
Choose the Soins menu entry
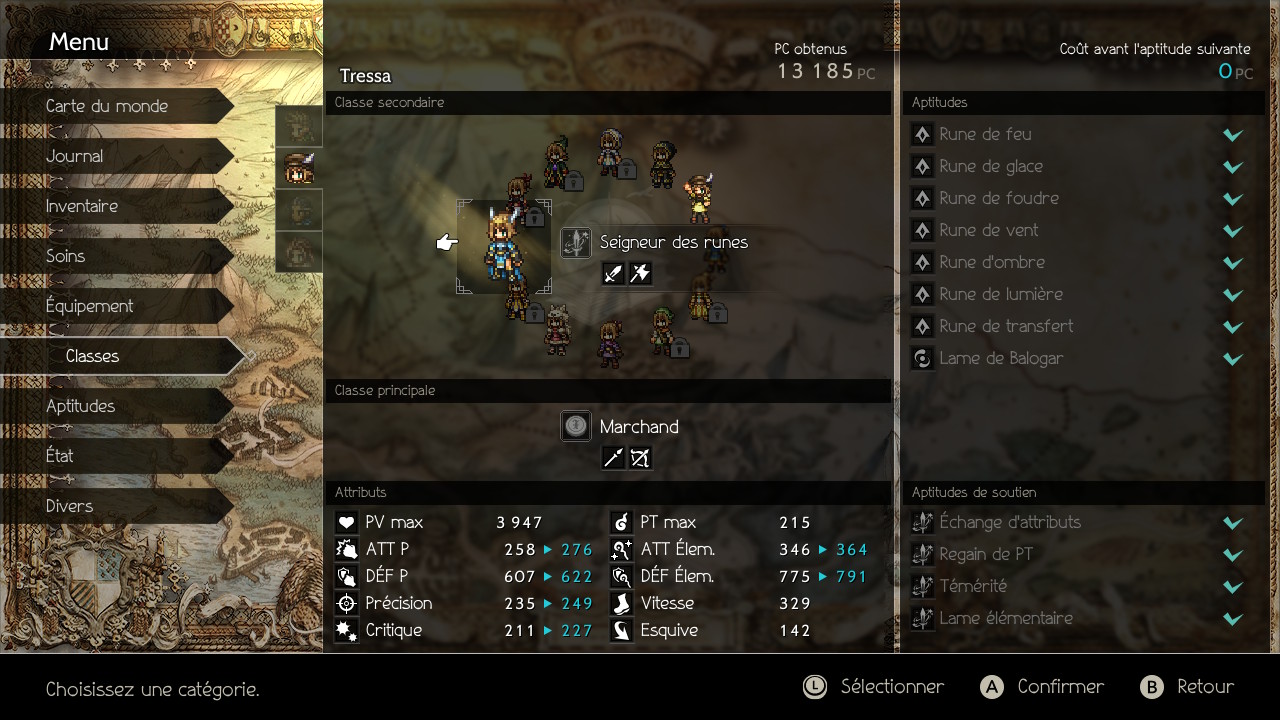(x=66, y=256)
